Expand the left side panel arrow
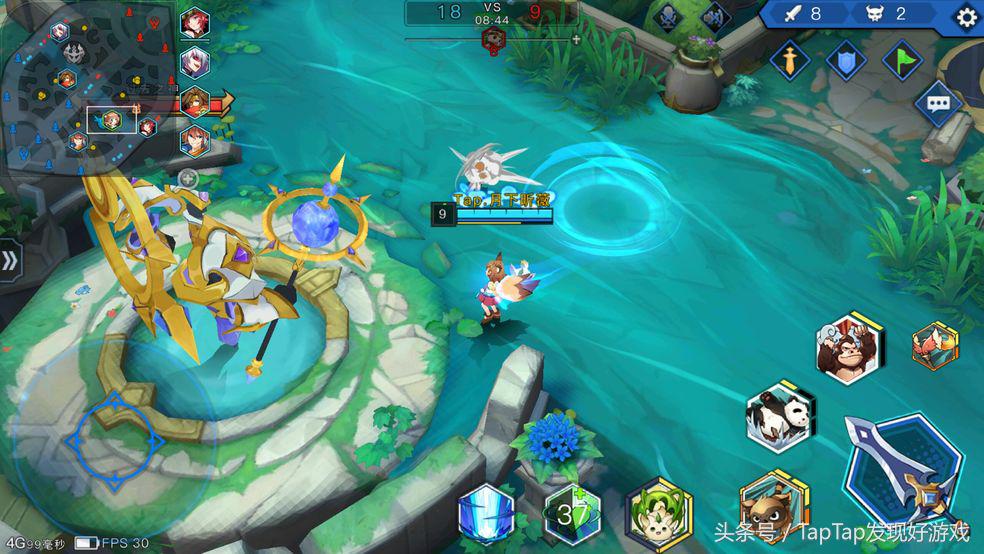Image resolution: width=984 pixels, height=554 pixels. pos(9,262)
